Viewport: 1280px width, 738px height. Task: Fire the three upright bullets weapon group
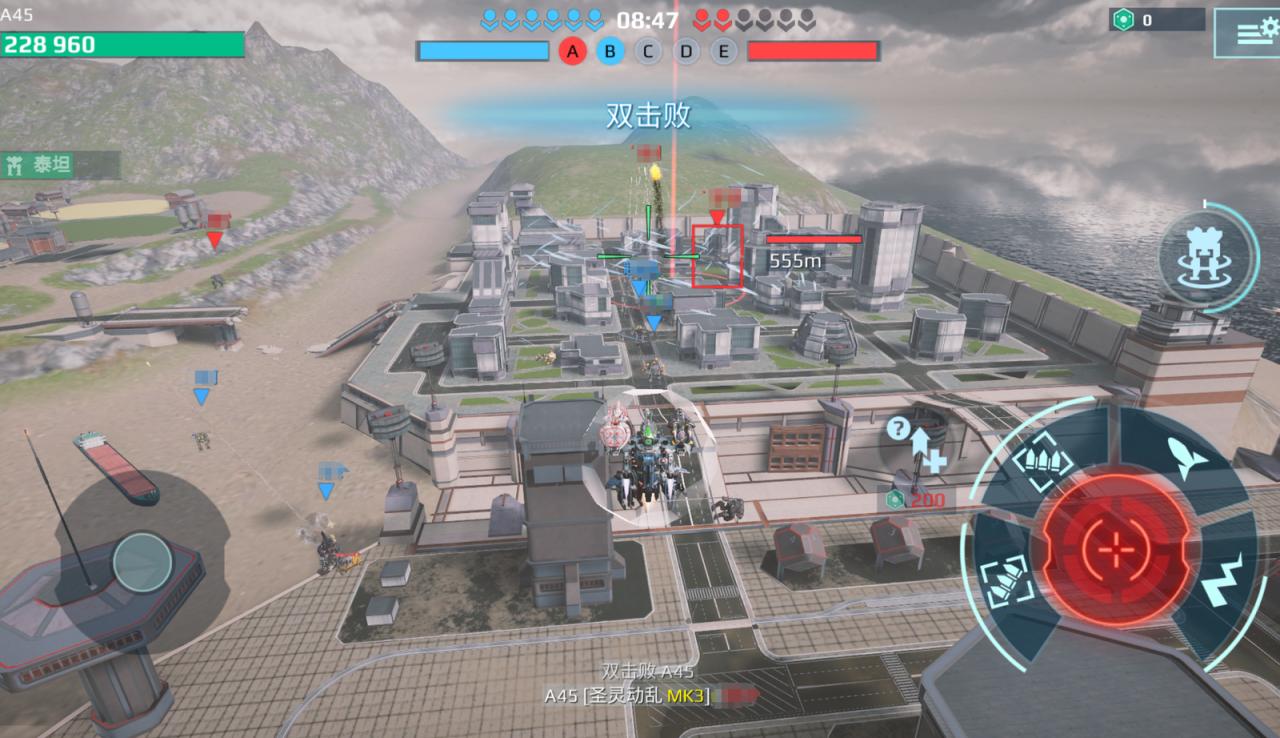pyautogui.click(x=1042, y=461)
